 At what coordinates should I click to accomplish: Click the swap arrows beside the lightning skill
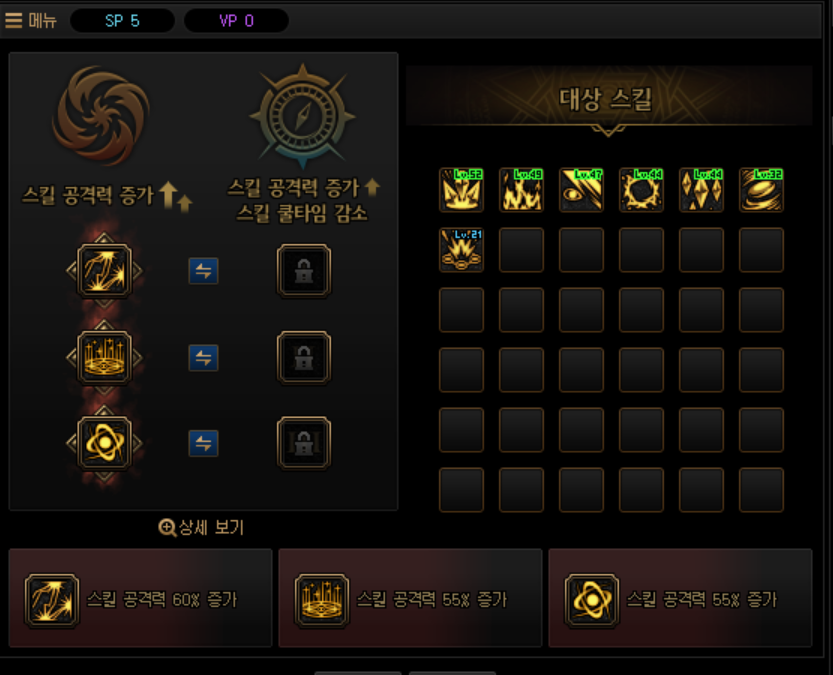tap(203, 271)
